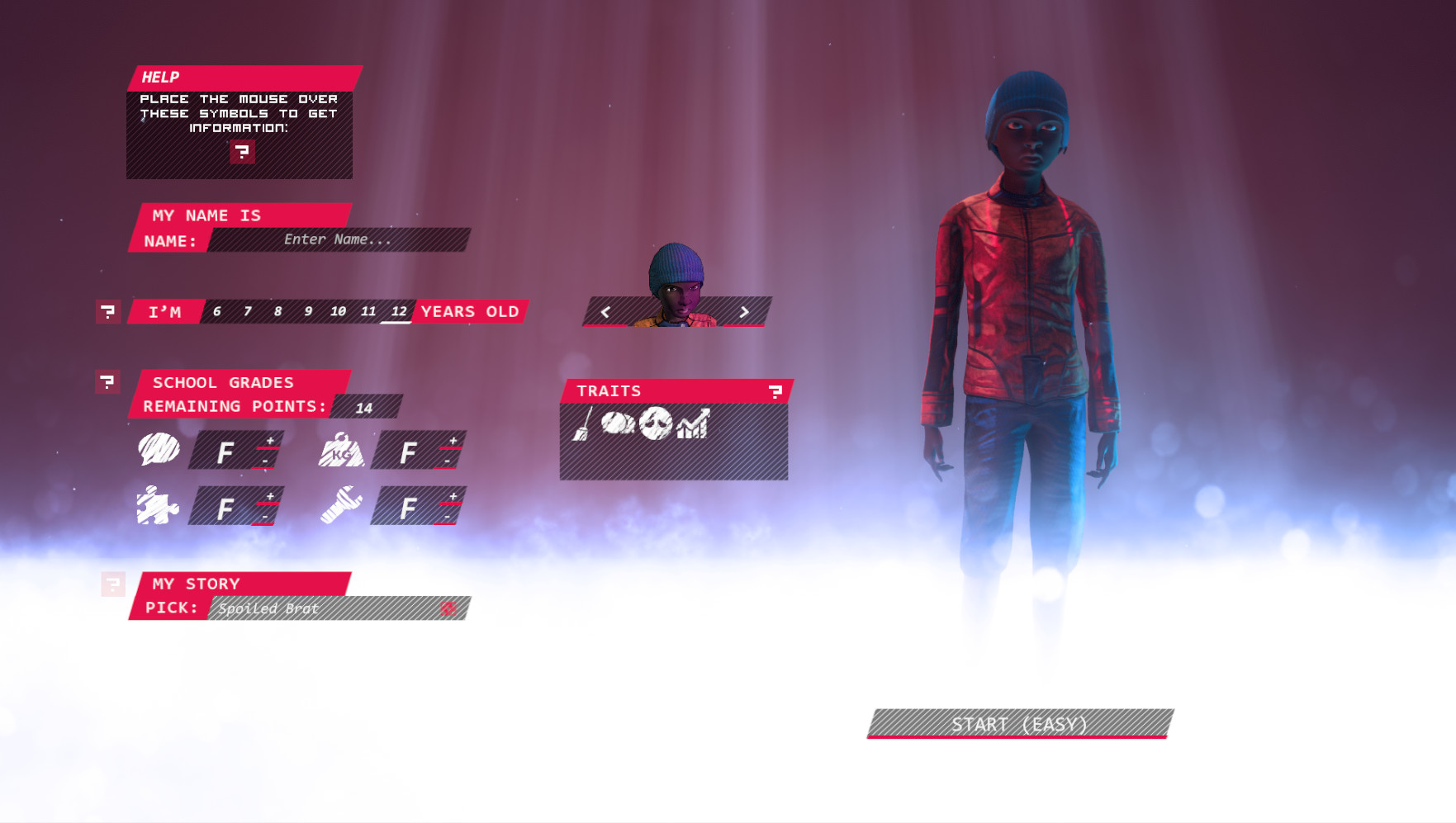Click the Enter Name field
The height and width of the screenshot is (823, 1456).
(x=339, y=239)
